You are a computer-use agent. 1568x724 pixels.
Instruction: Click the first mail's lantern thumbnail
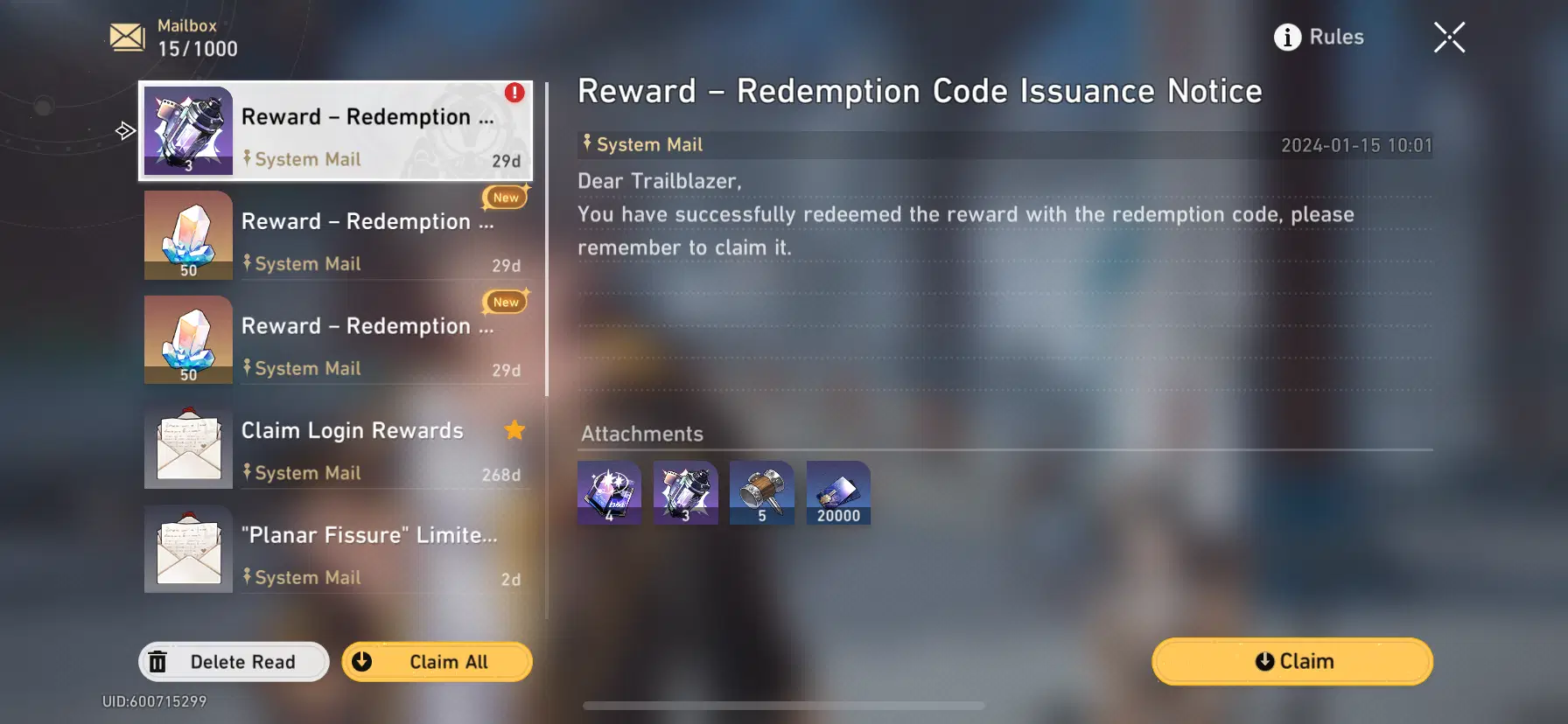[188, 129]
